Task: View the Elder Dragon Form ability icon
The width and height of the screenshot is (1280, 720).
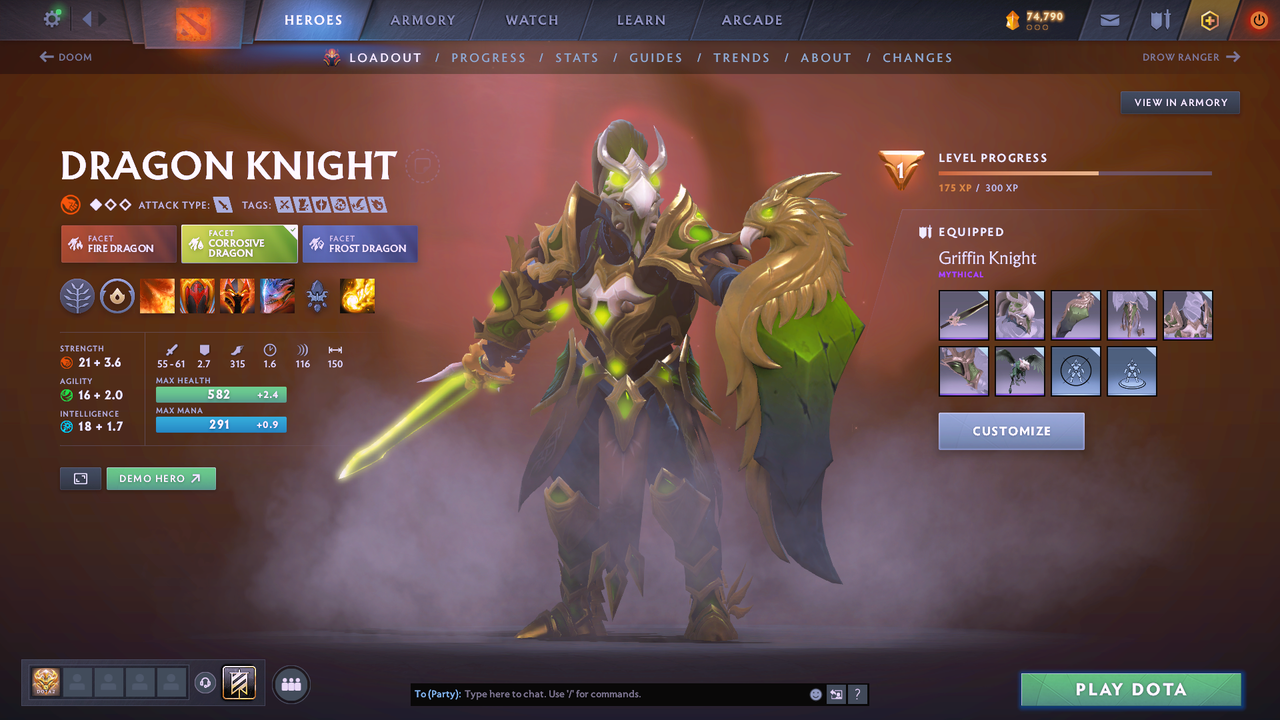Action: coord(277,296)
